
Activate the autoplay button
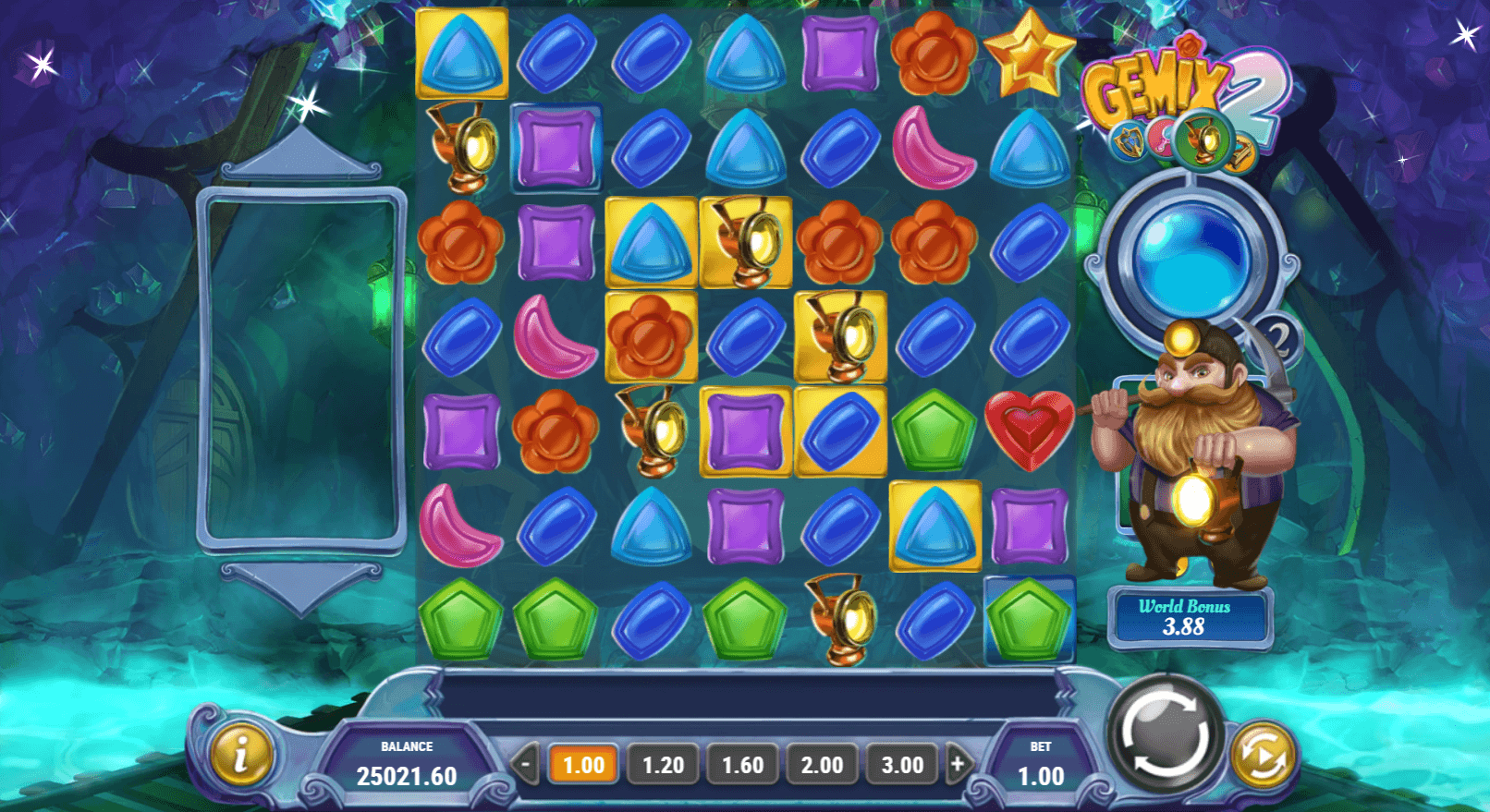(1263, 757)
